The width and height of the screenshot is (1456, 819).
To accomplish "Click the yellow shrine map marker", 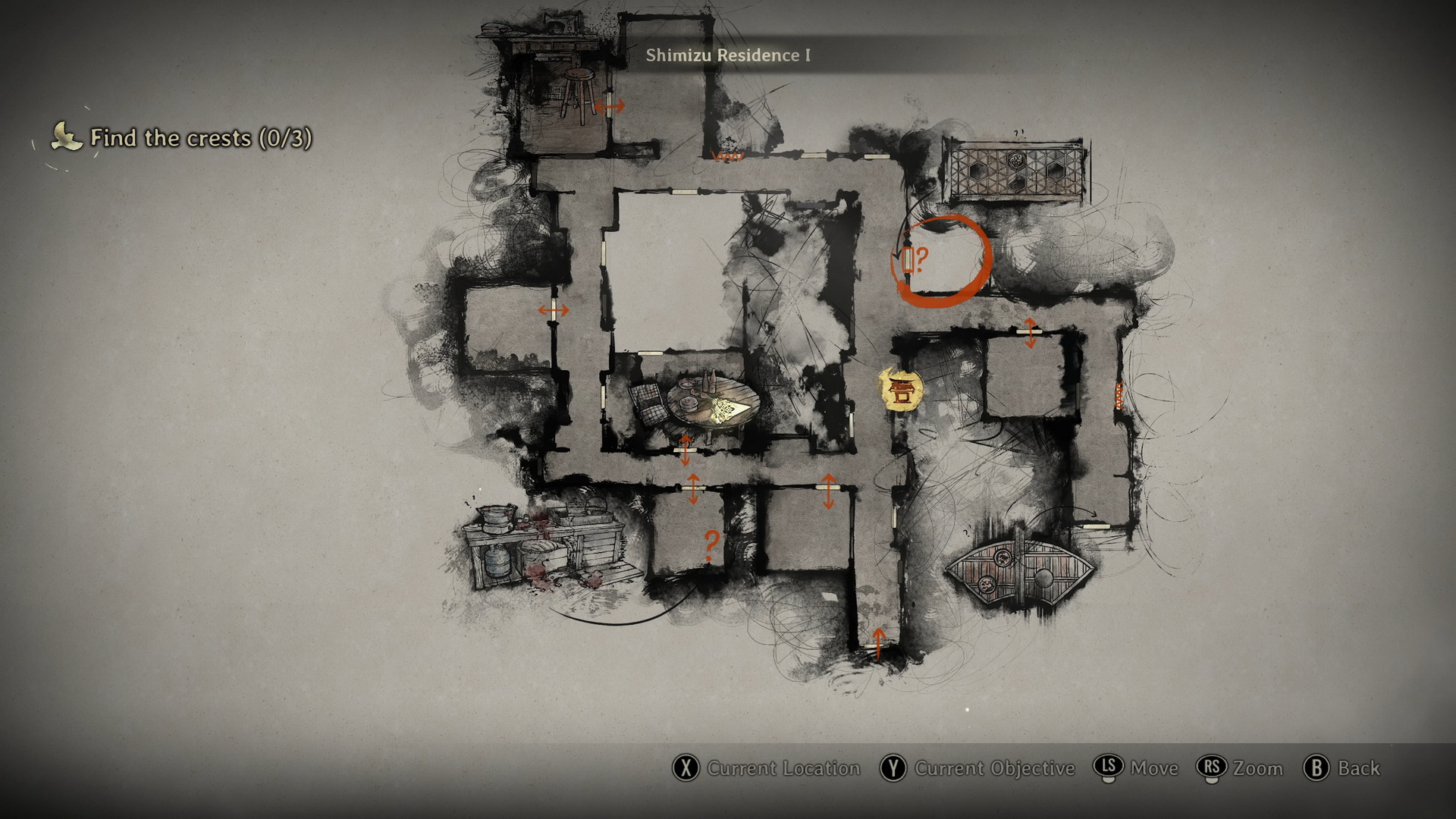I will (901, 391).
